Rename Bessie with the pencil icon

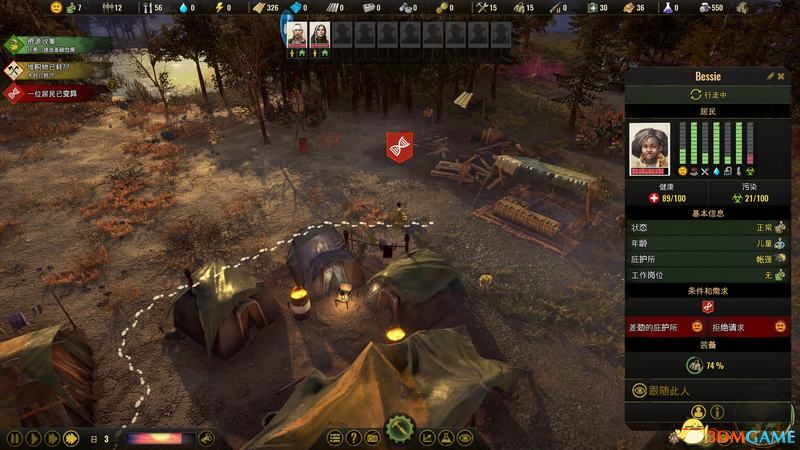(x=770, y=76)
